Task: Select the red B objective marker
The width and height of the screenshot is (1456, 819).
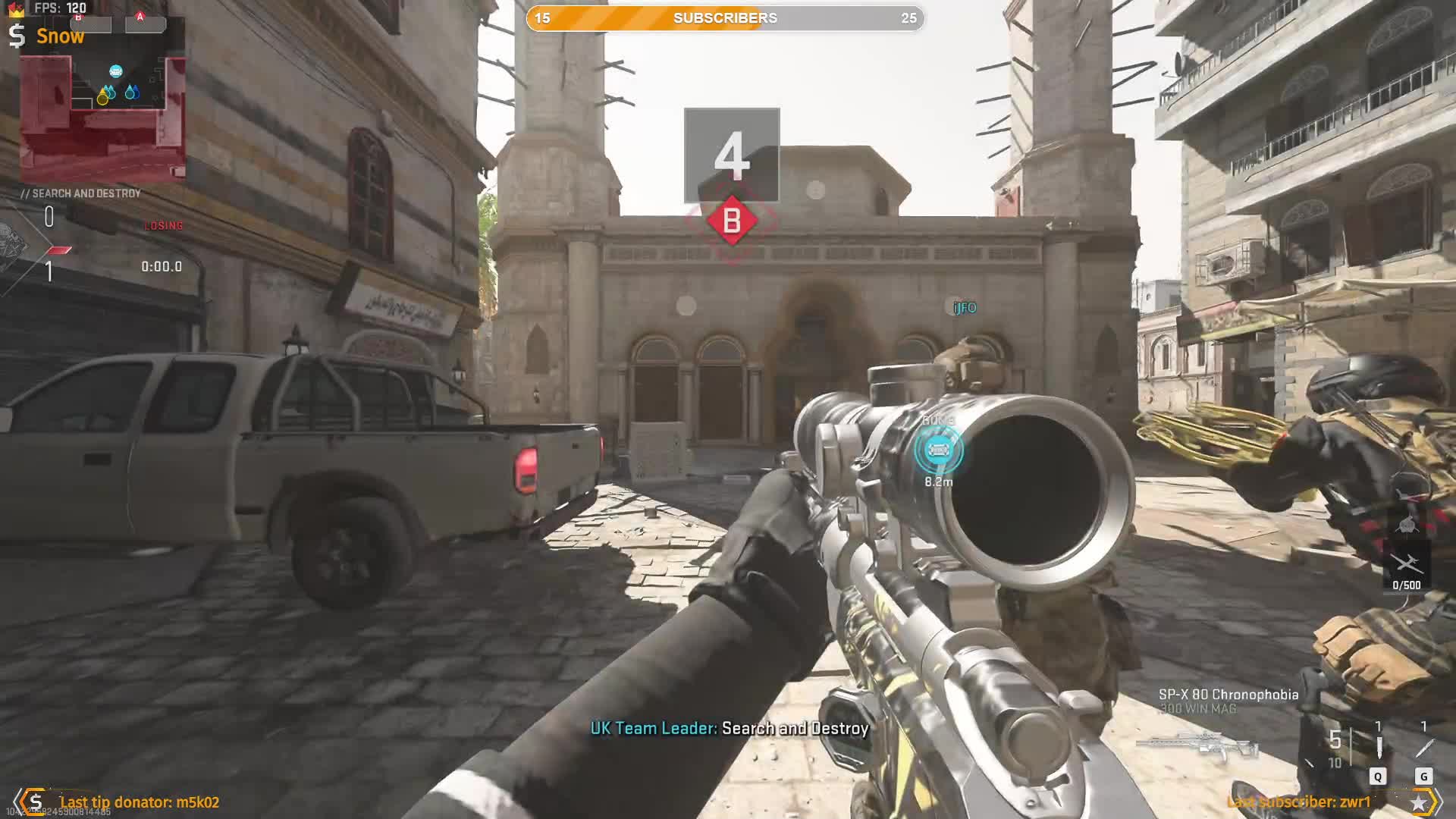Action: pos(732,221)
